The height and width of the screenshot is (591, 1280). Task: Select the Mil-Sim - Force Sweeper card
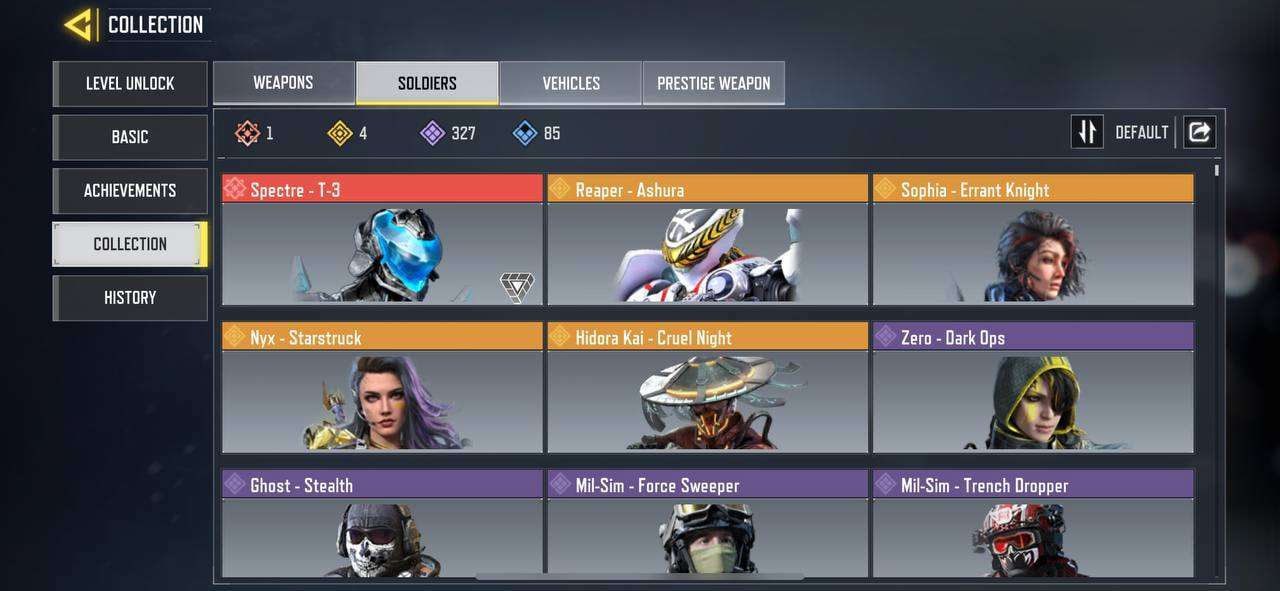click(x=707, y=524)
